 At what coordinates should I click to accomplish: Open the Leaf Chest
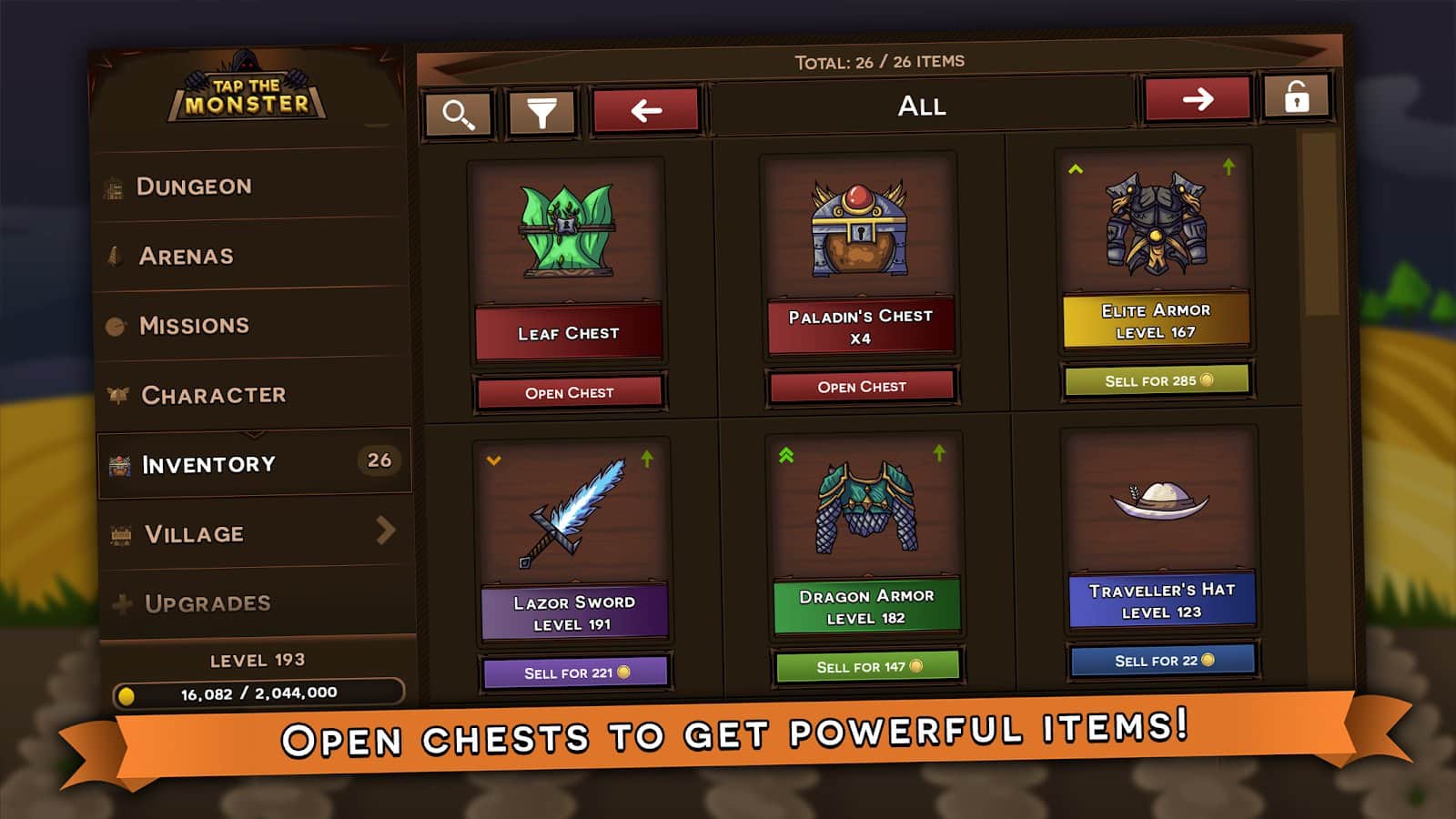(570, 393)
